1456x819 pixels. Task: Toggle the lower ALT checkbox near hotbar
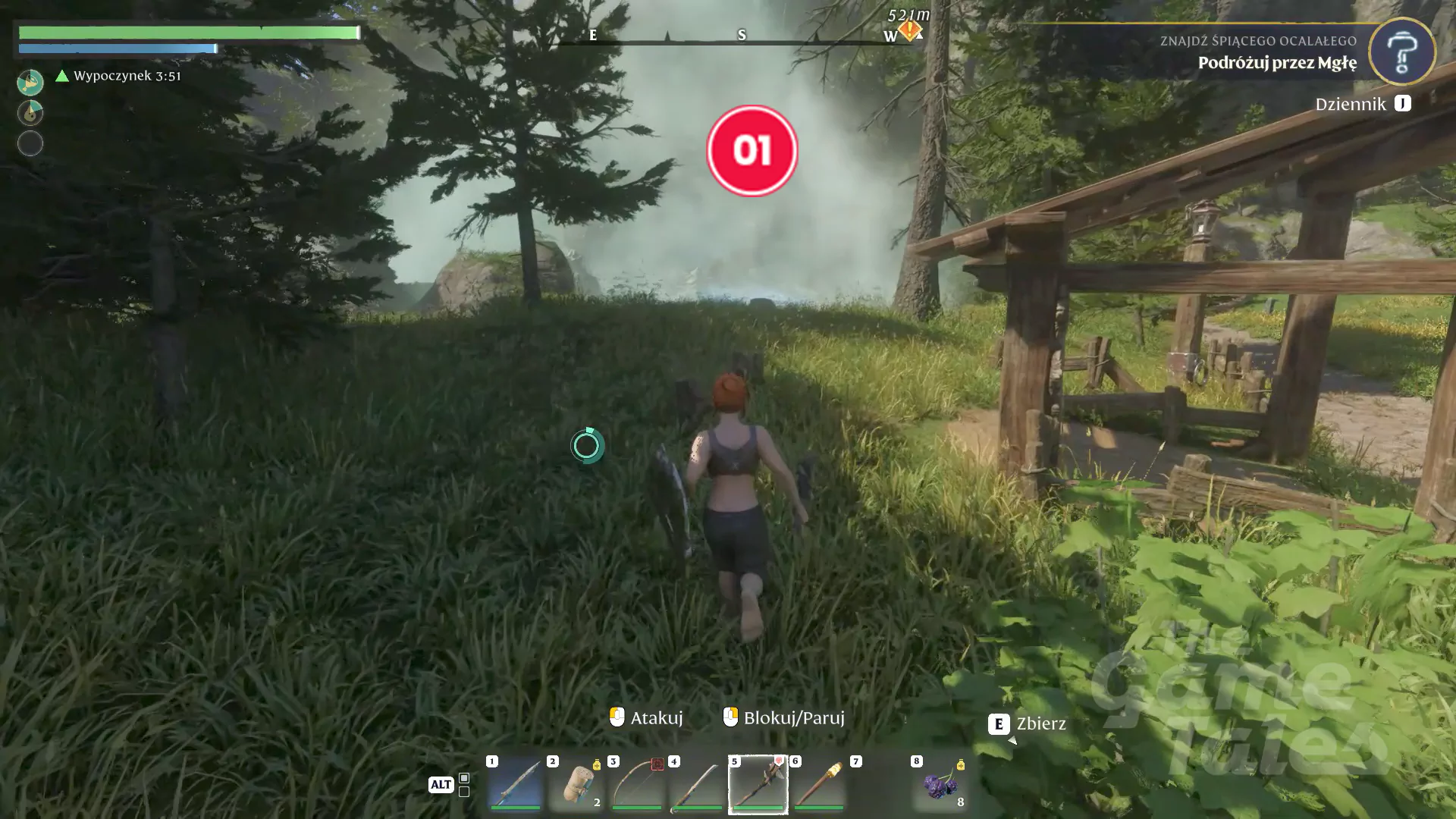pos(464,792)
